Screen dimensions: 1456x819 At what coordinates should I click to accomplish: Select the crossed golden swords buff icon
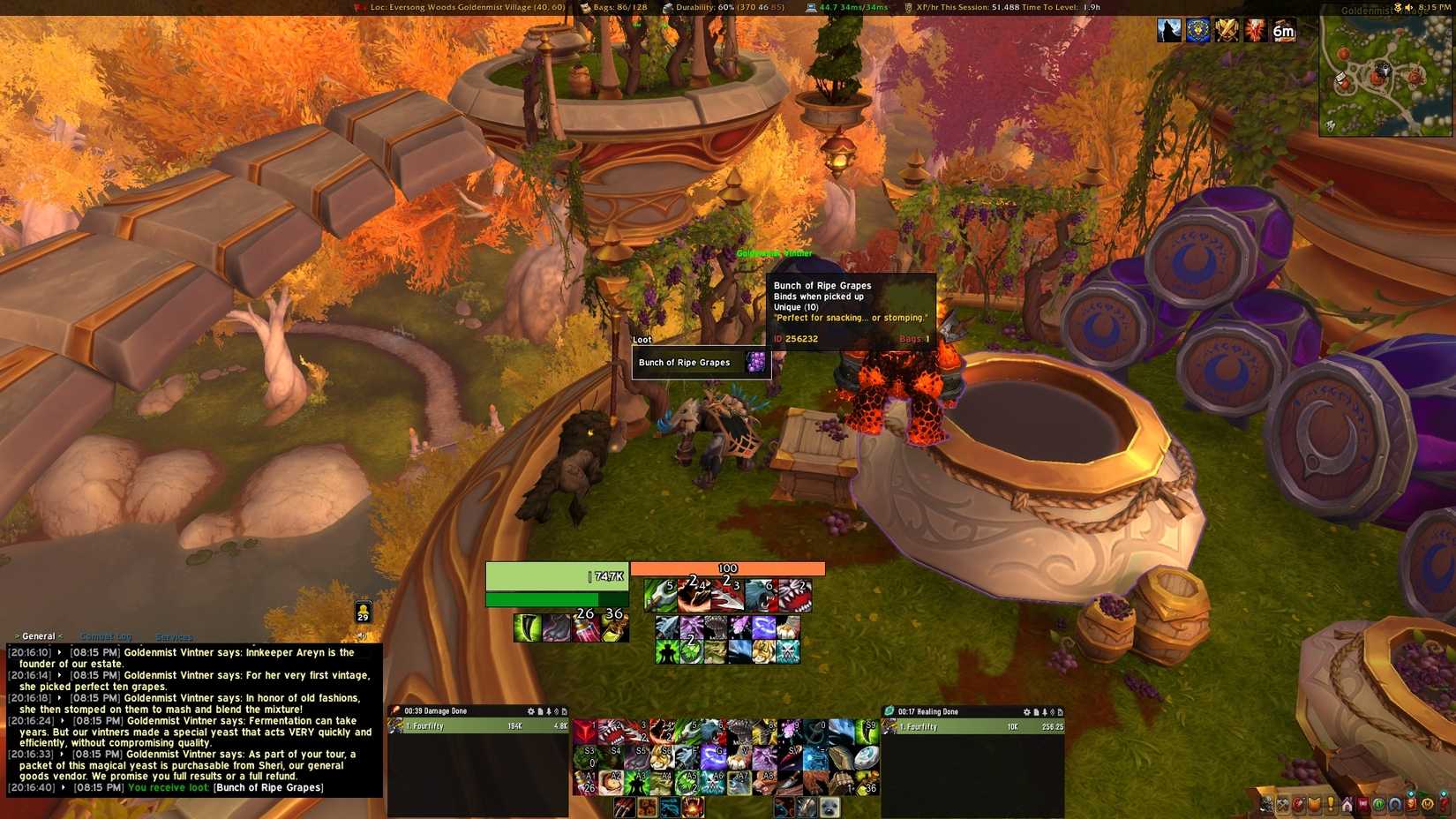pyautogui.click(x=1227, y=31)
